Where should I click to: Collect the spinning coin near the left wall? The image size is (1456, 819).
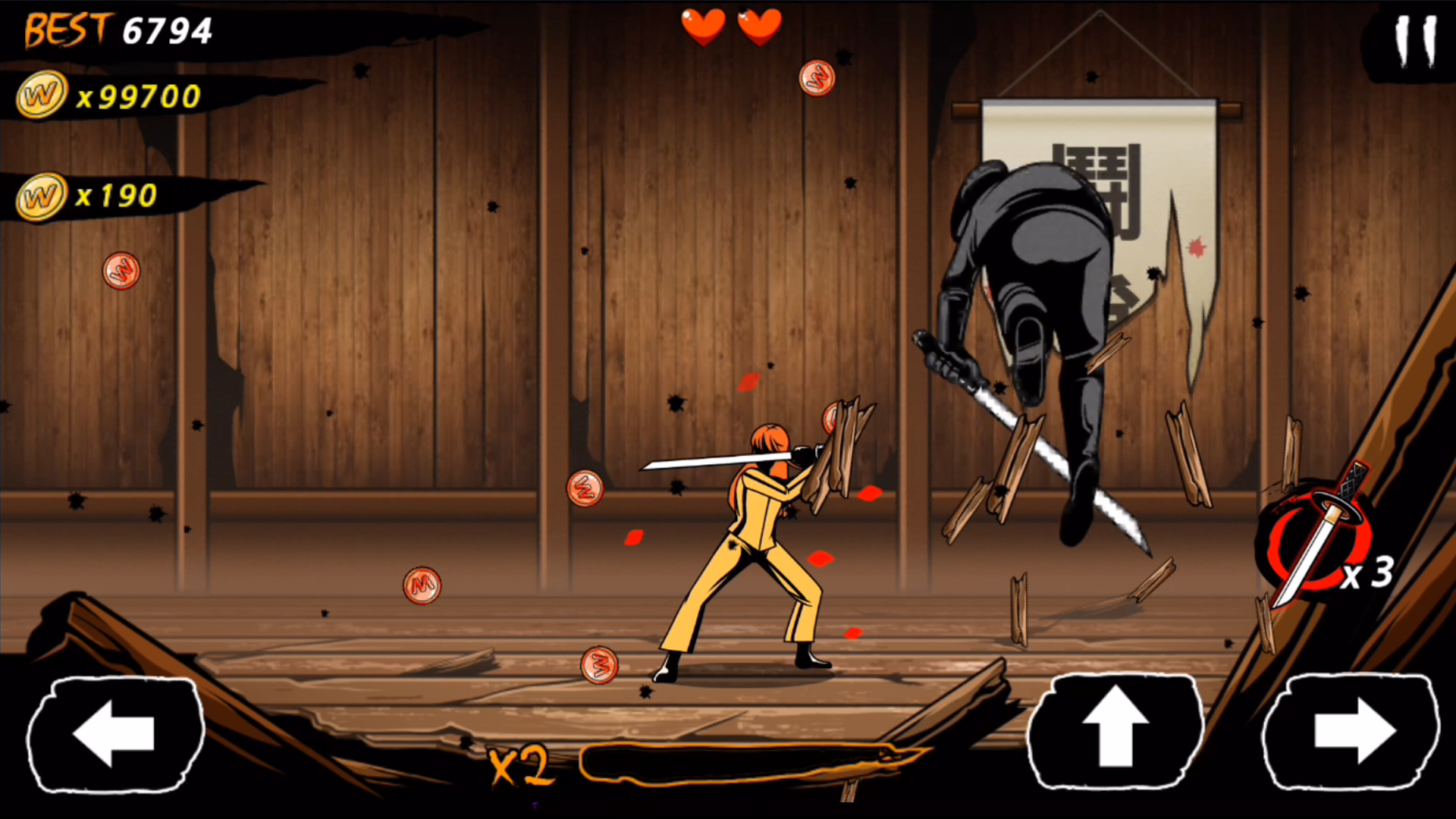[121, 271]
